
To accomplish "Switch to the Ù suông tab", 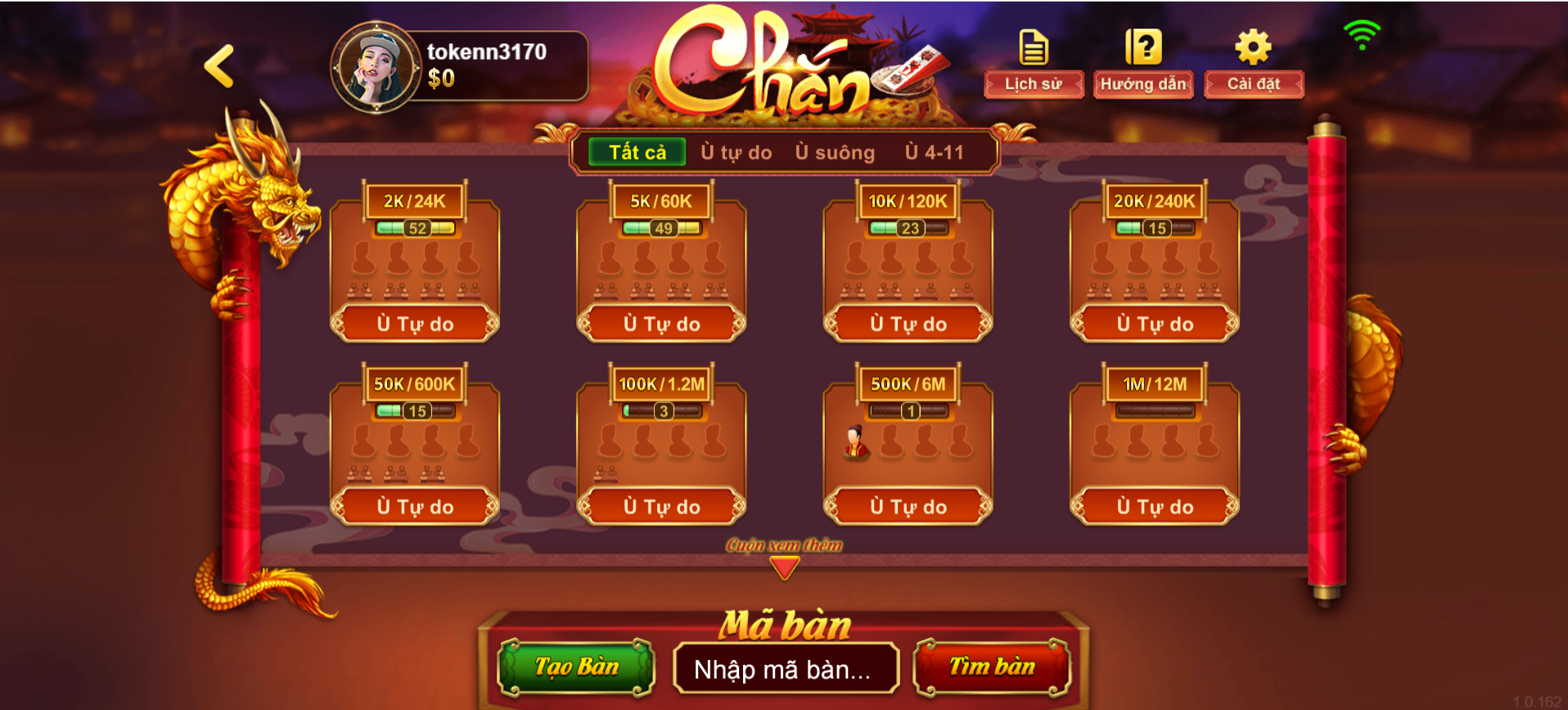I will 834,151.
